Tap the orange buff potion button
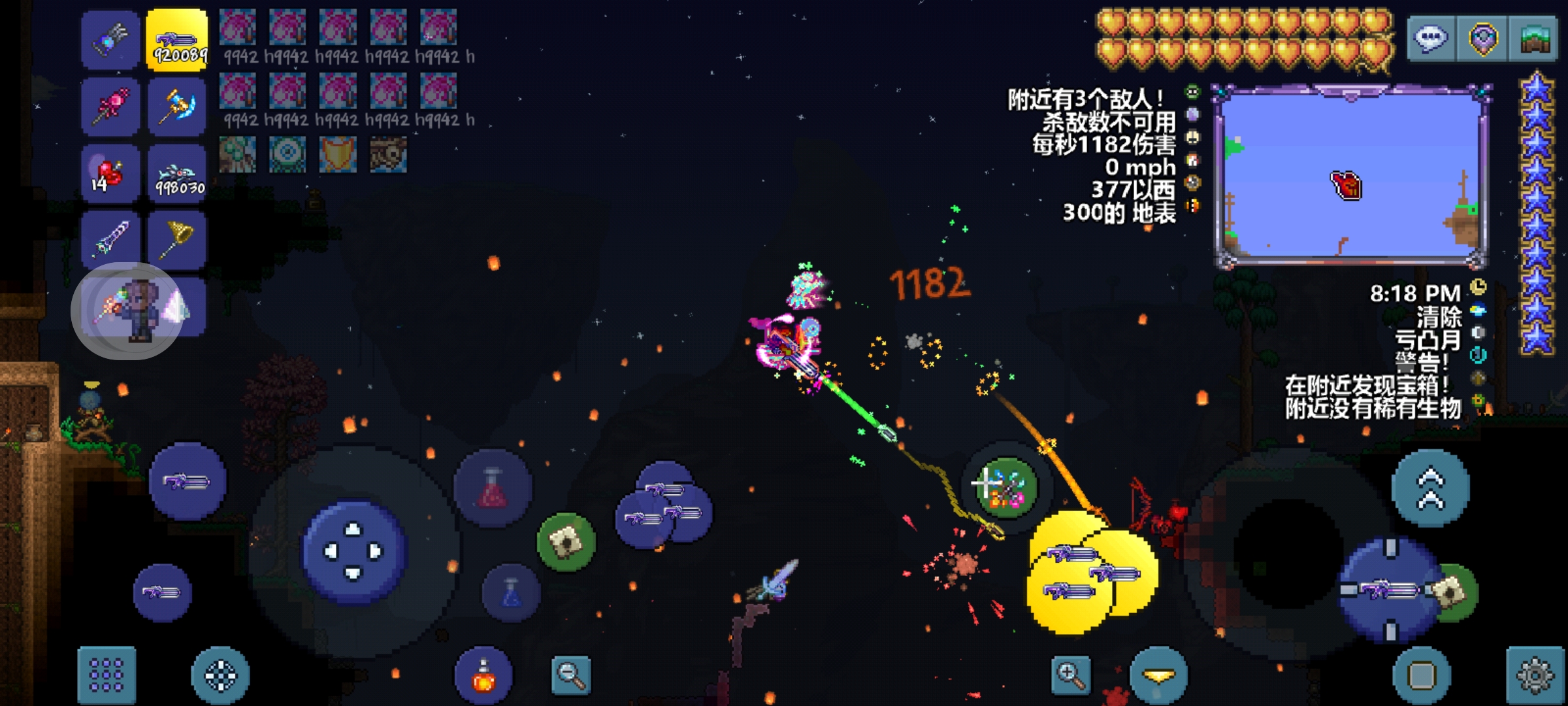1568x706 pixels. (x=483, y=677)
